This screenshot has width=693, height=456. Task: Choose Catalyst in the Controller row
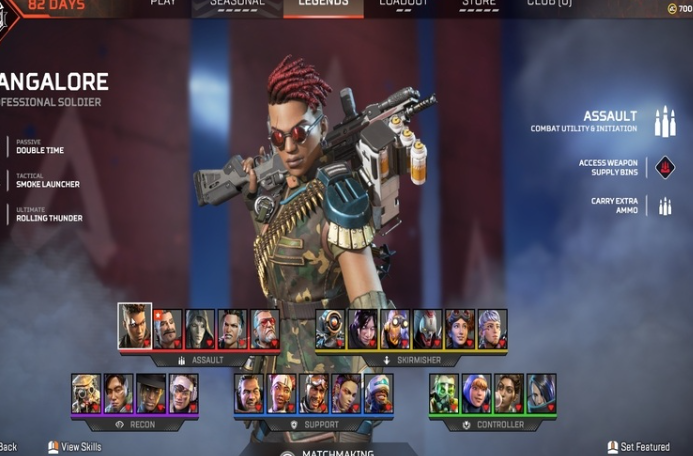[541, 394]
